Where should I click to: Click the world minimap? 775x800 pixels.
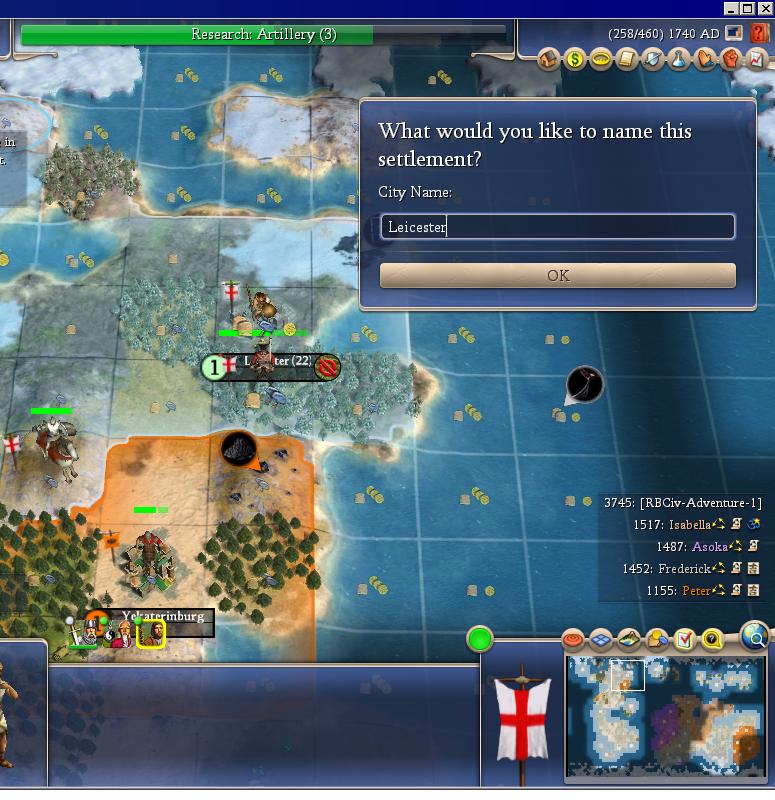pyautogui.click(x=665, y=716)
